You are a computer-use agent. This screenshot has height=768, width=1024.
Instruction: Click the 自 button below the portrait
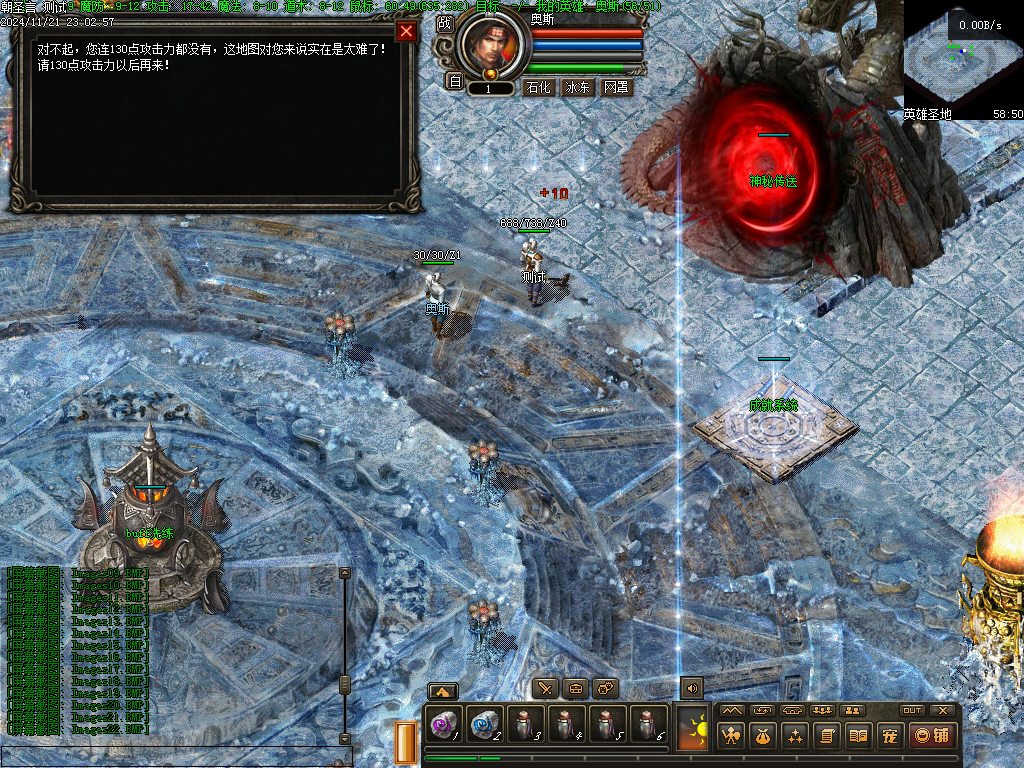(454, 82)
